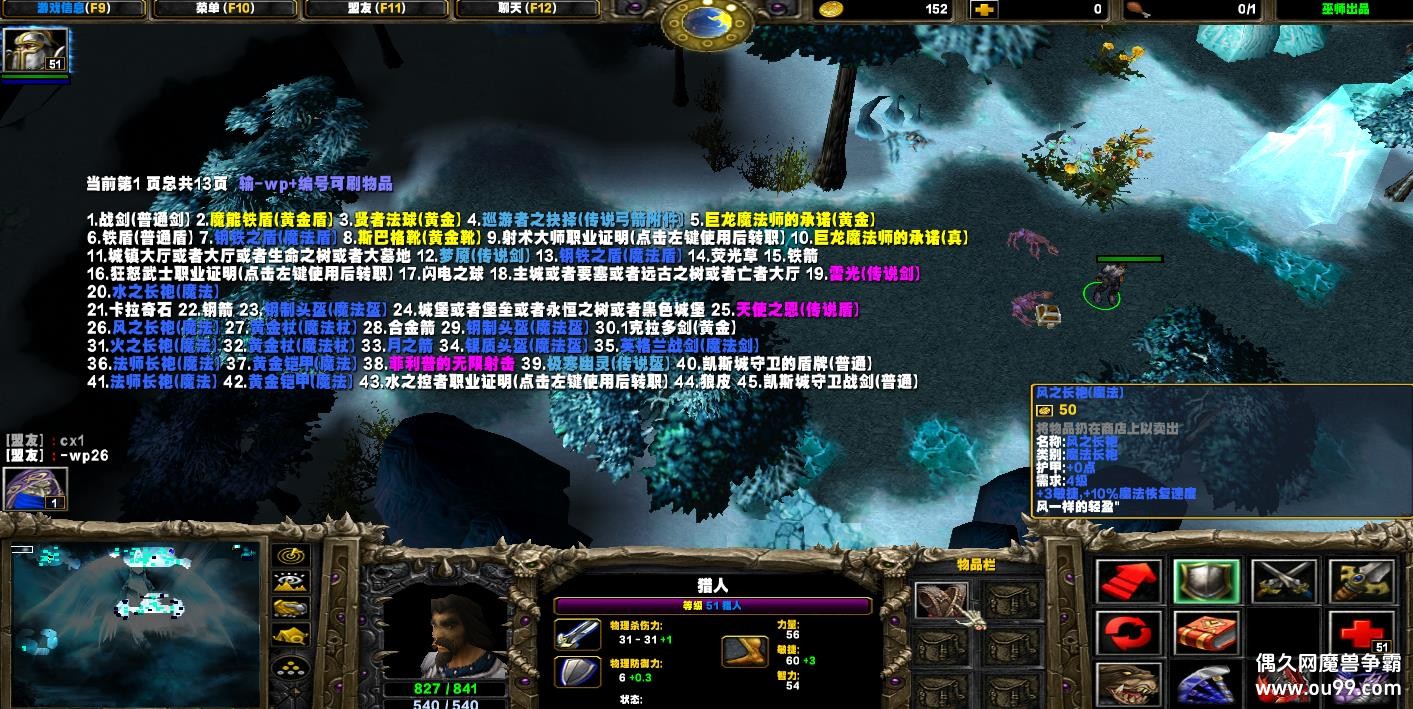Choose the crossed swords Attack command
1413x709 pixels.
[x=1283, y=581]
